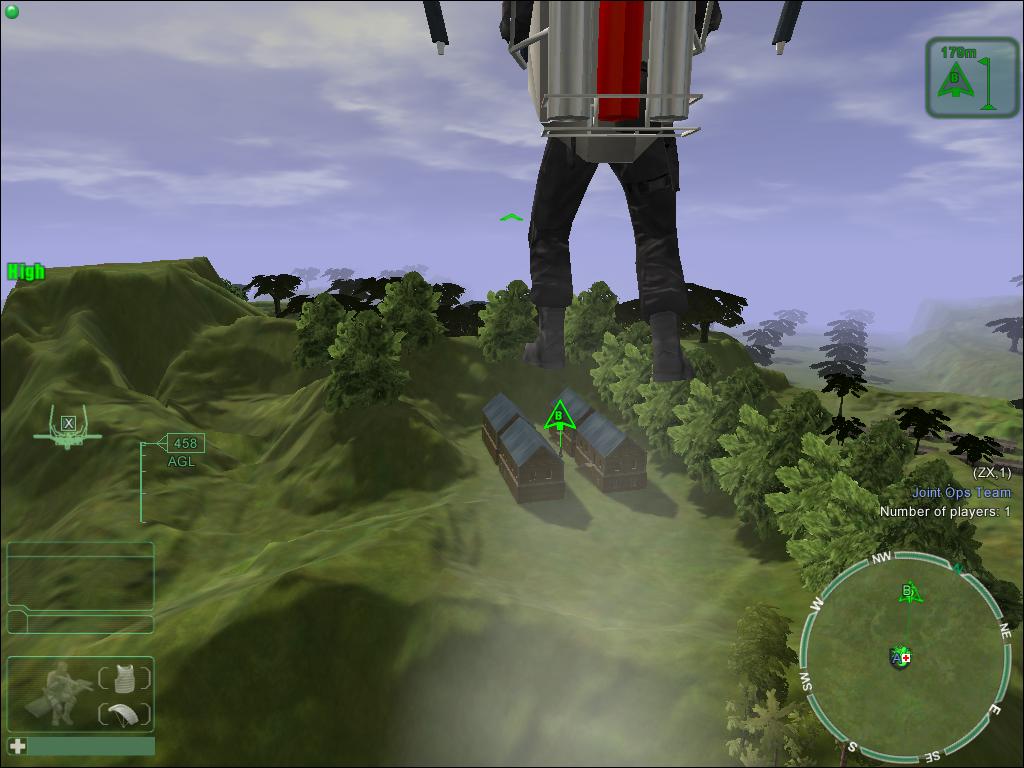1024x768 pixels.
Task: Click the soldier stance silhouette icon
Action: [60, 692]
